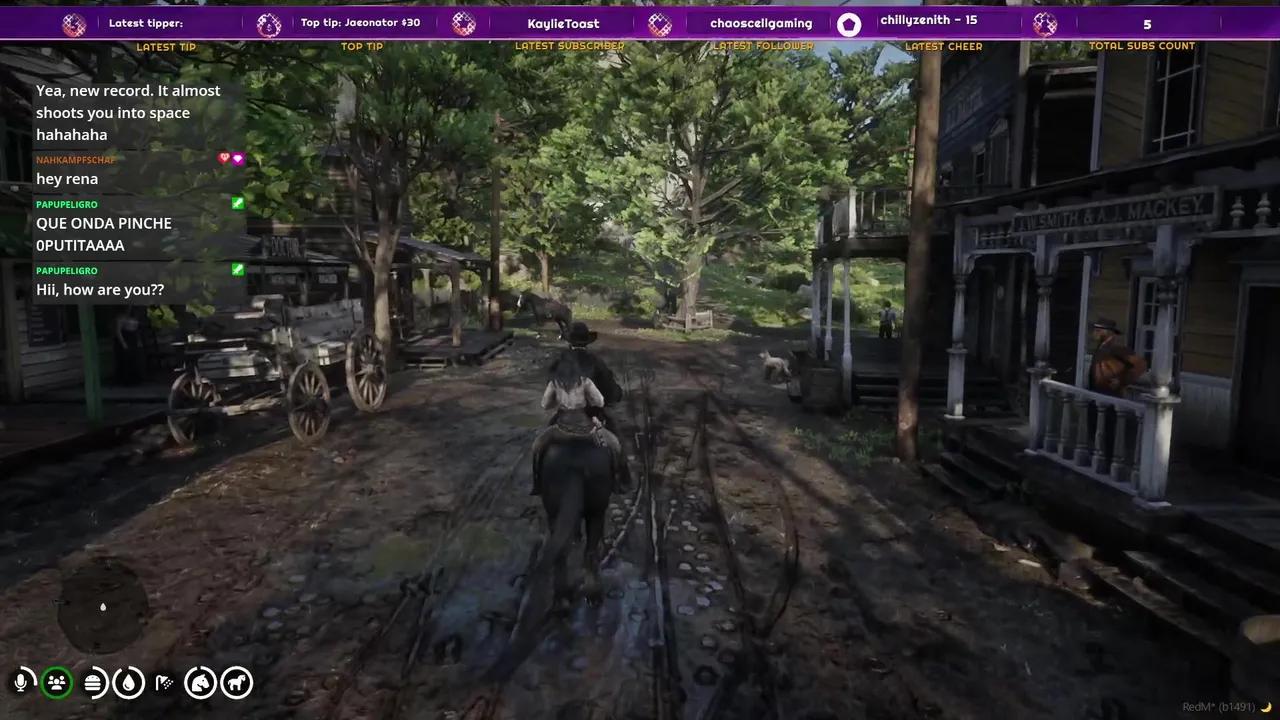Select the TOTAL SUBS COUNT label

click(x=1142, y=45)
